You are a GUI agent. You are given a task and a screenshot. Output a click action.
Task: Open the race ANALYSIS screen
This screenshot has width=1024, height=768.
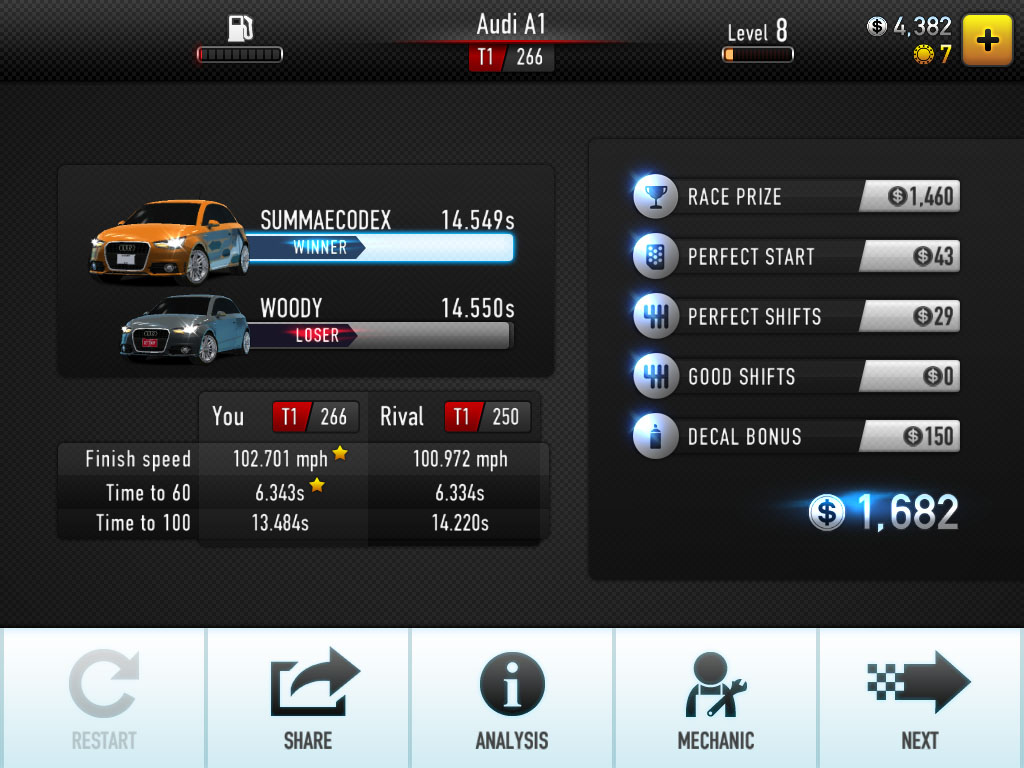tap(512, 698)
